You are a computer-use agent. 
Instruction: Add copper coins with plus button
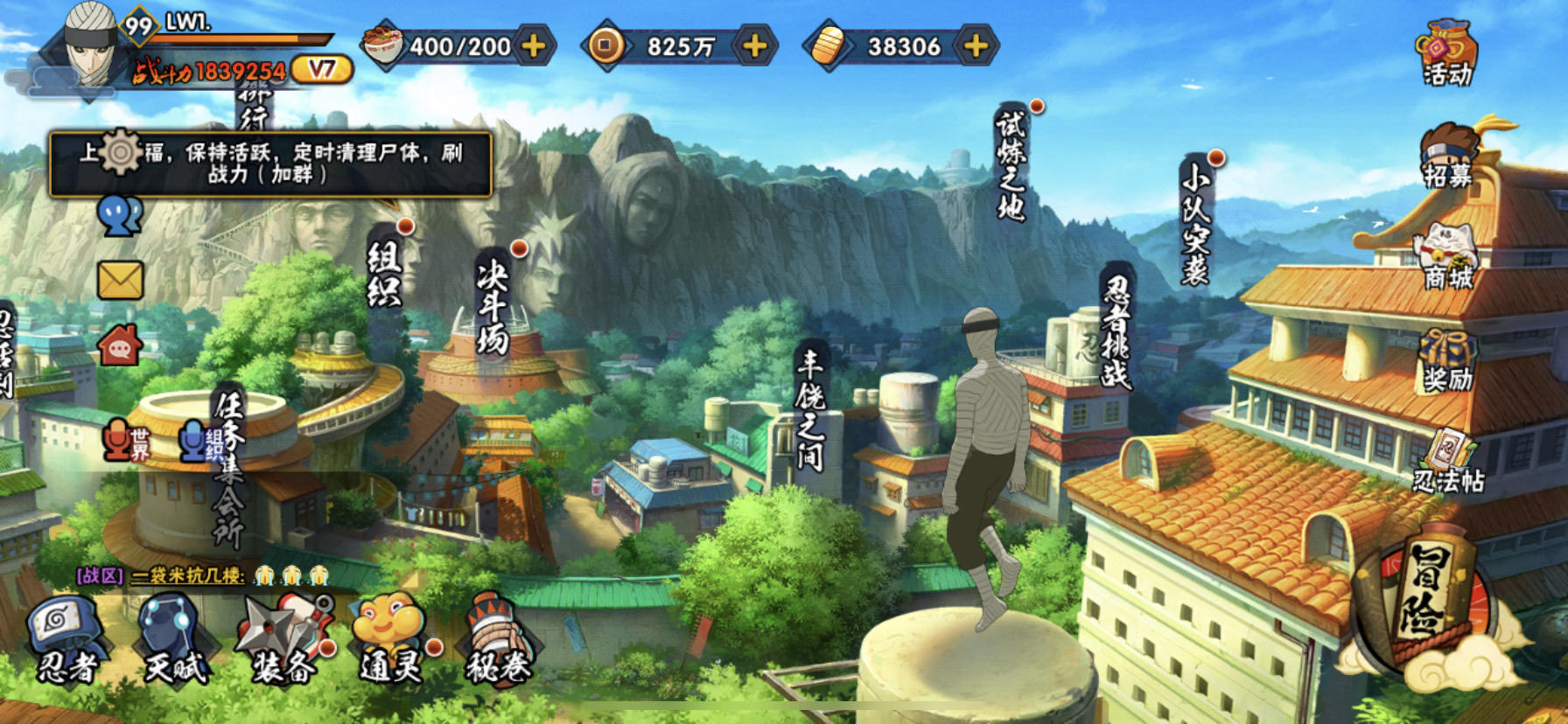754,45
